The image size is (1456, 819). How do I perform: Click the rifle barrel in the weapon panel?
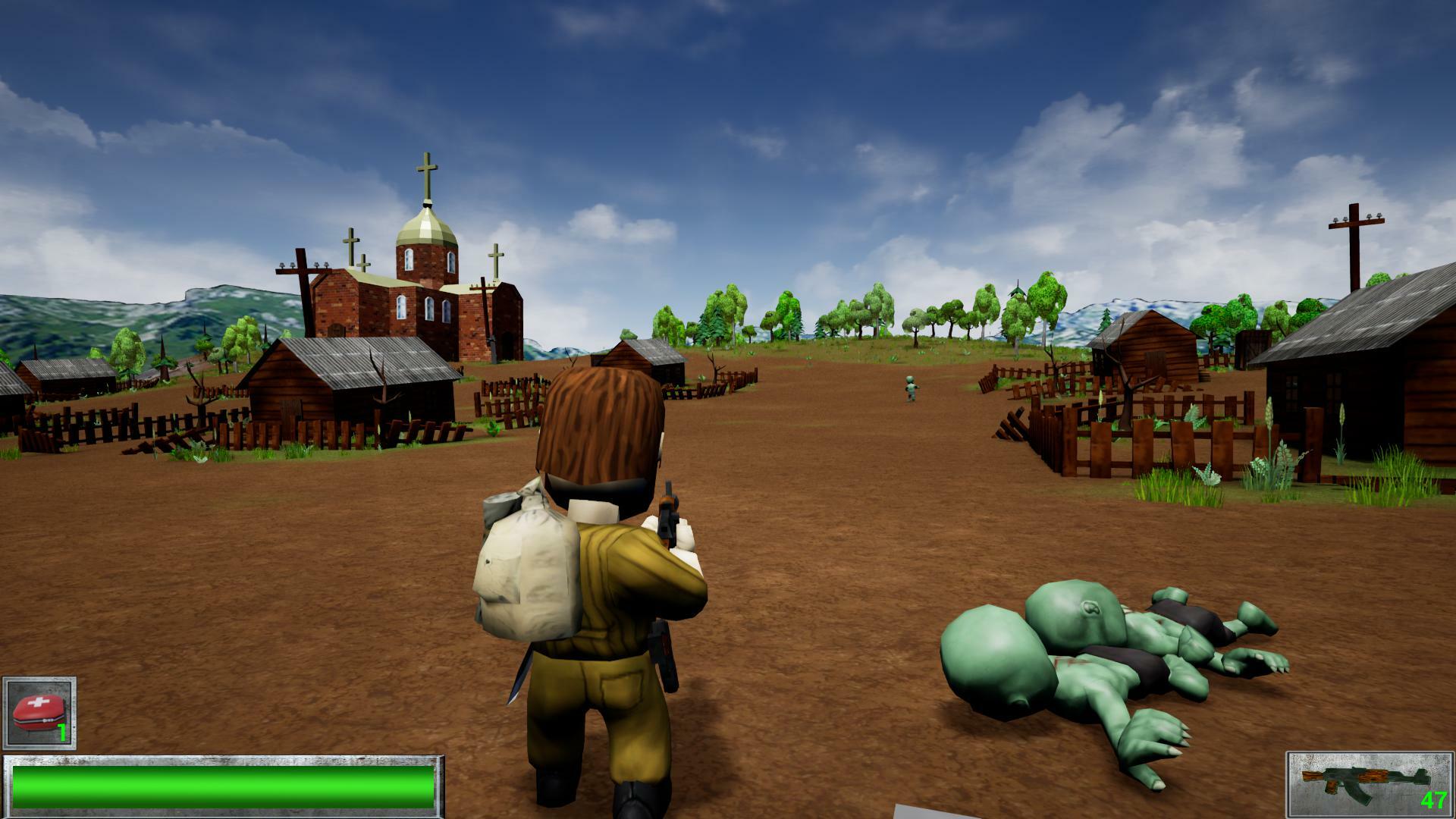[1312, 777]
